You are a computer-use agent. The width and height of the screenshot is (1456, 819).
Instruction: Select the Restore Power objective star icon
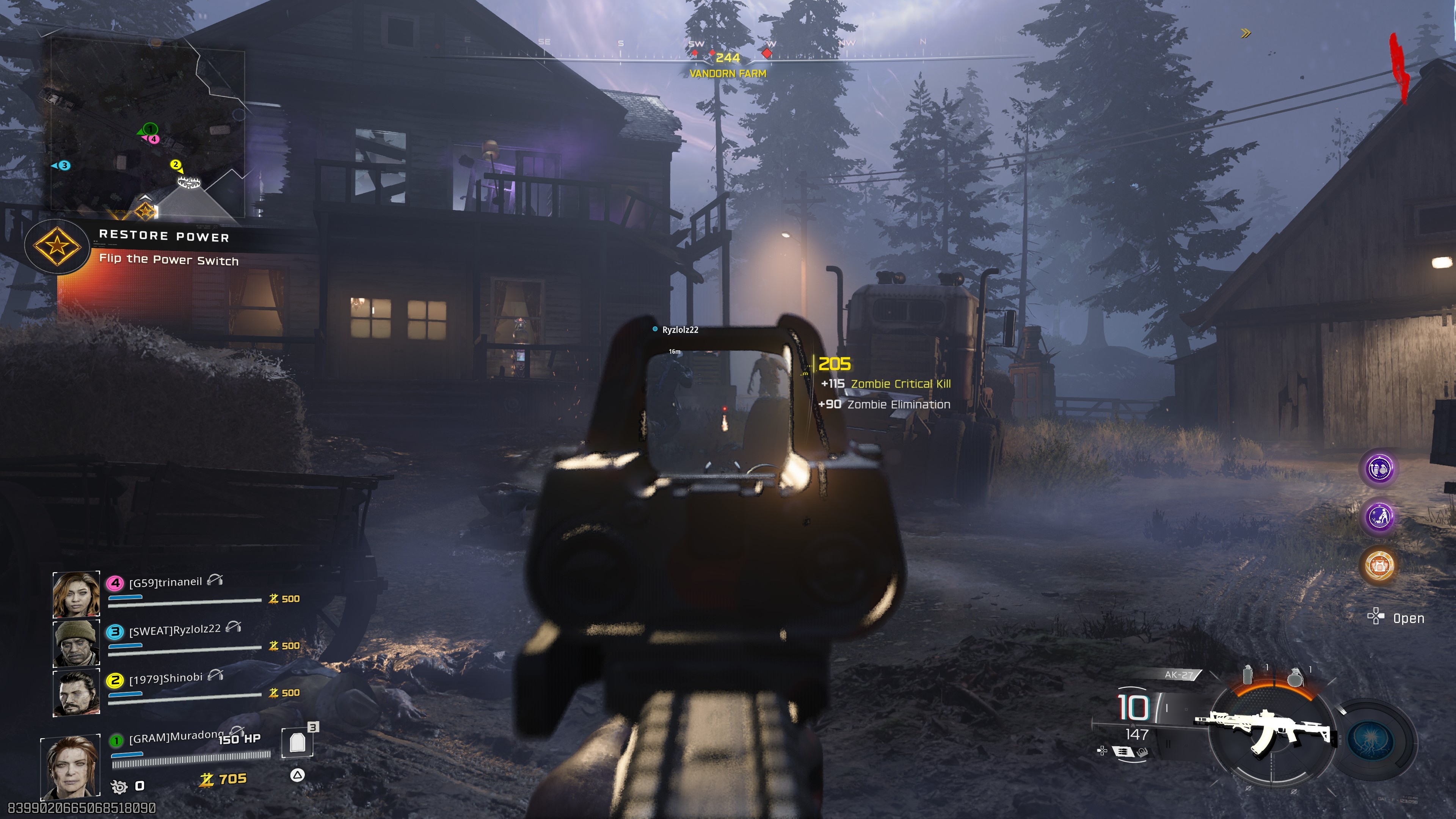[x=57, y=246]
